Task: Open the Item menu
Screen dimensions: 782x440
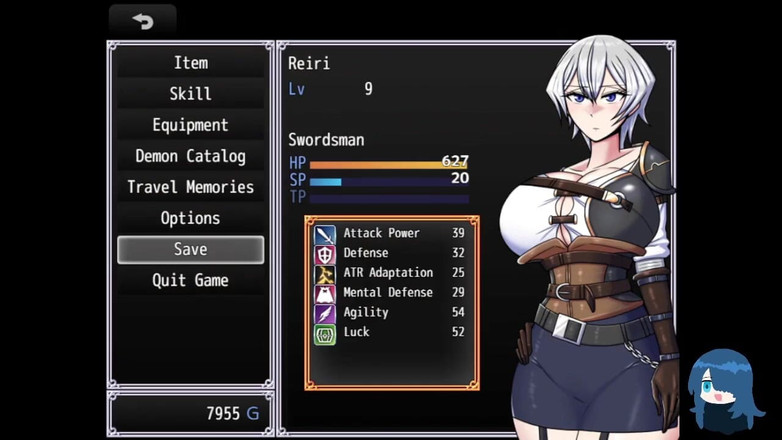Action: (x=190, y=63)
